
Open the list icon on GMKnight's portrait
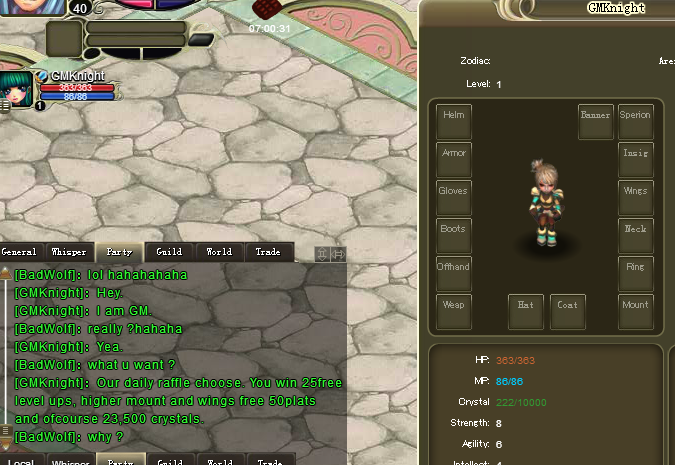pos(5,104)
